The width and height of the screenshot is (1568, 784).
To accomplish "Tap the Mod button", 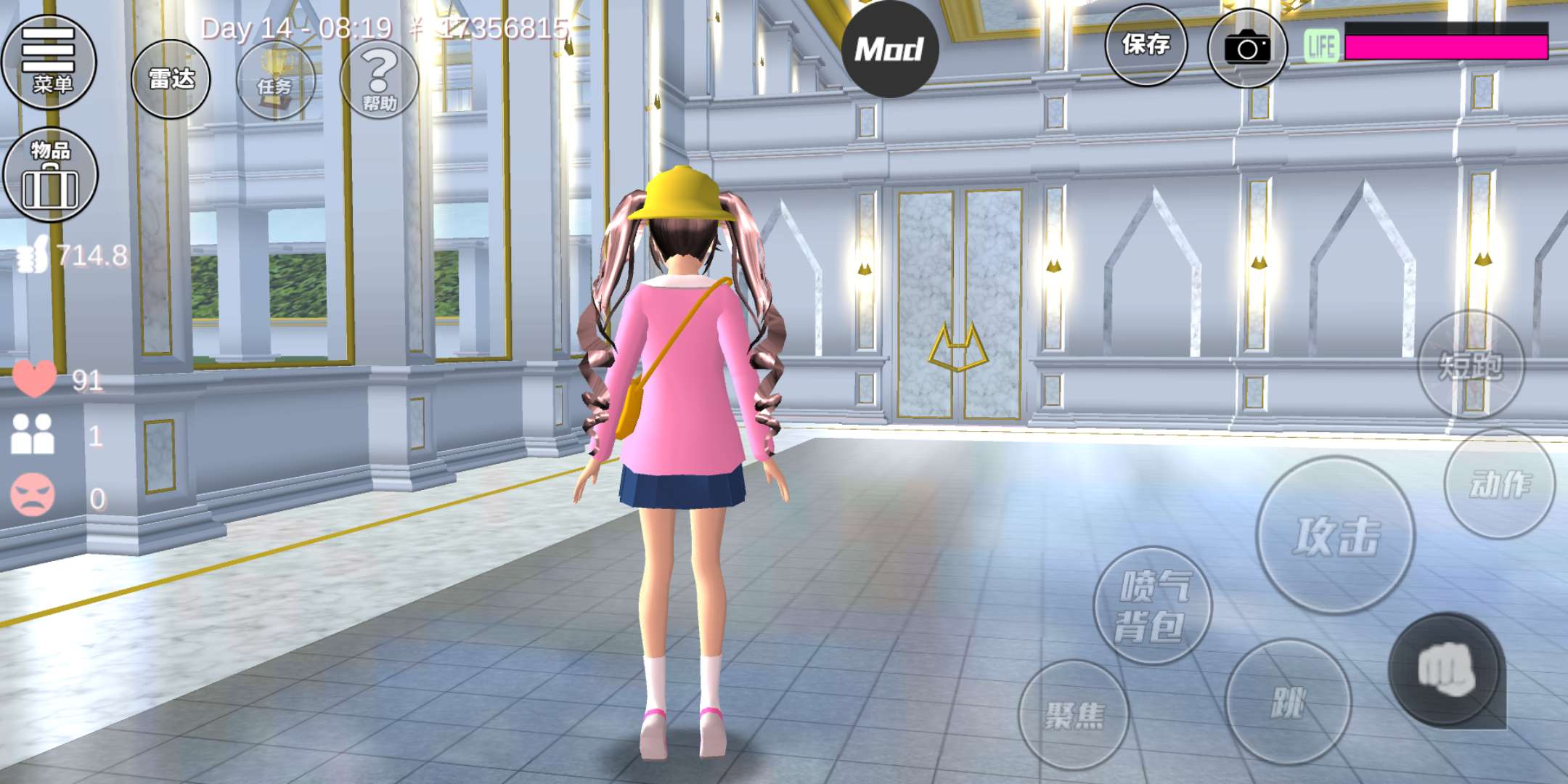I will click(889, 49).
